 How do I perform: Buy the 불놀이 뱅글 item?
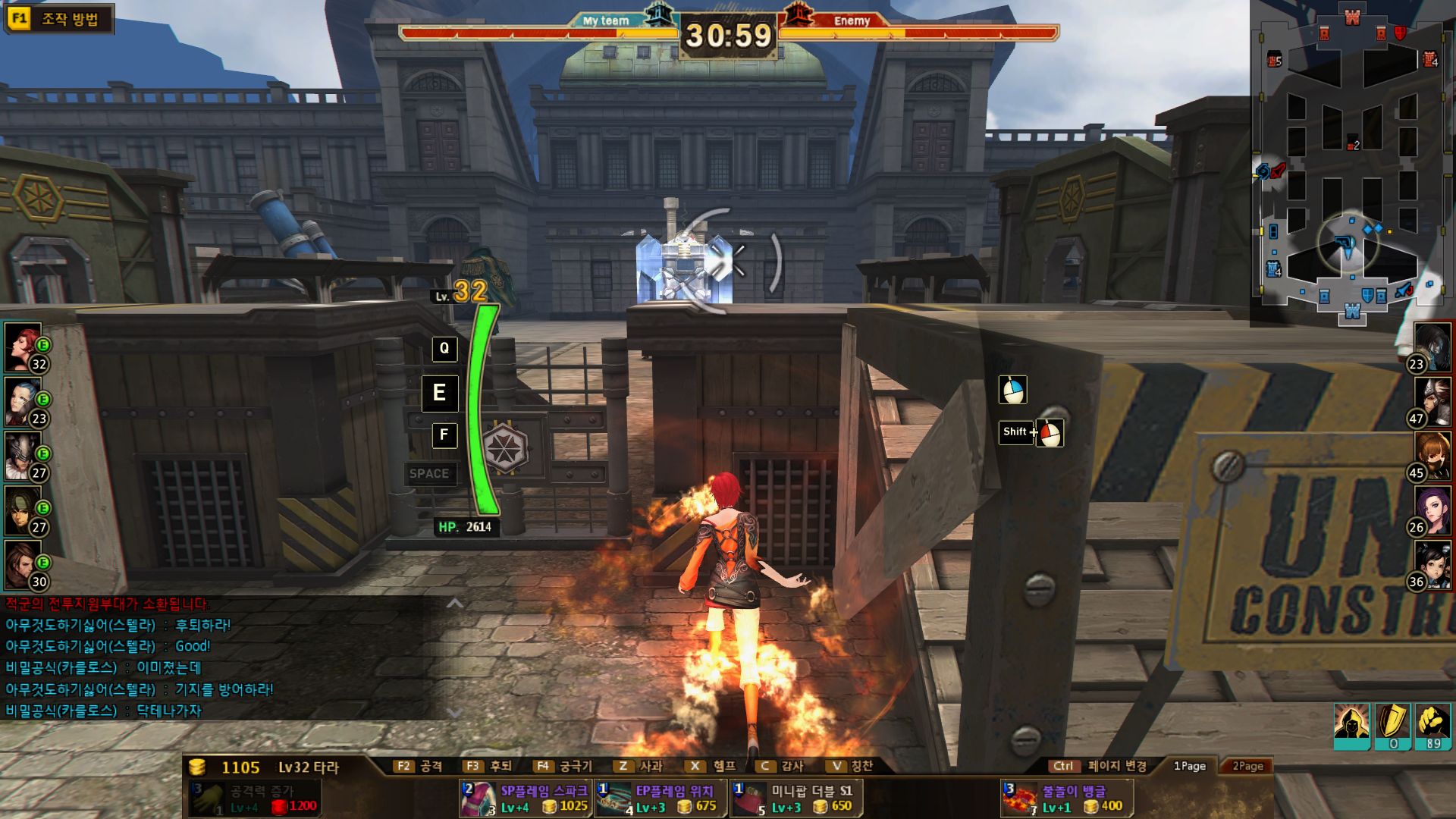tap(1067, 799)
